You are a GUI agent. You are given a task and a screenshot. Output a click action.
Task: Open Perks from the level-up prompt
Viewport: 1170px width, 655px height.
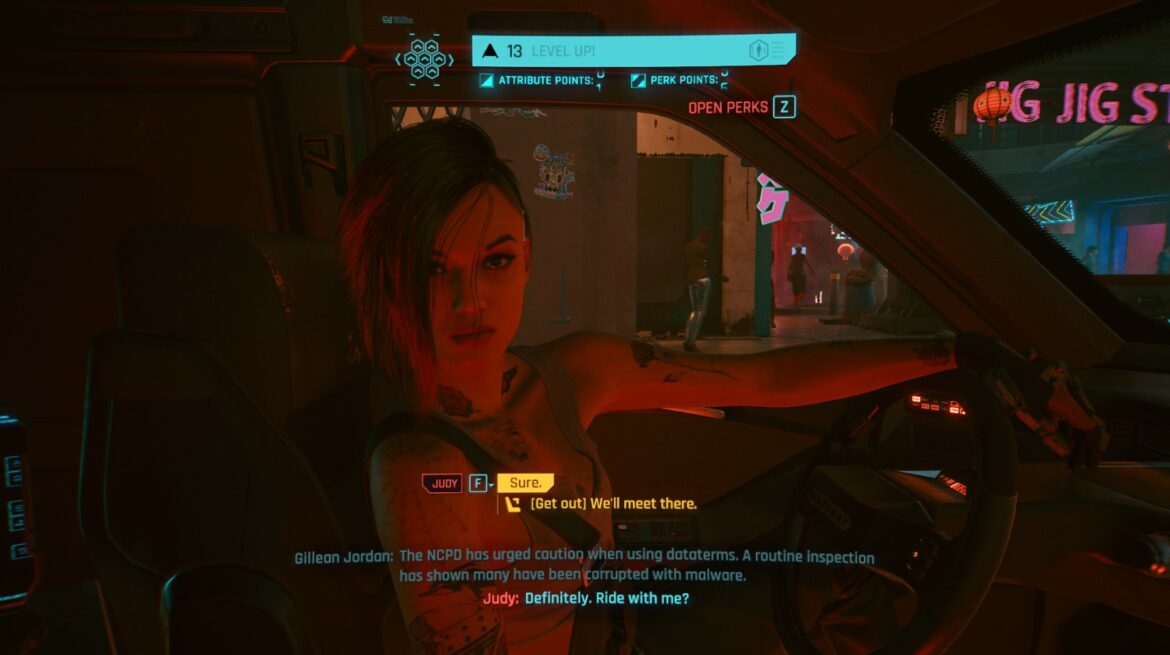pos(741,107)
